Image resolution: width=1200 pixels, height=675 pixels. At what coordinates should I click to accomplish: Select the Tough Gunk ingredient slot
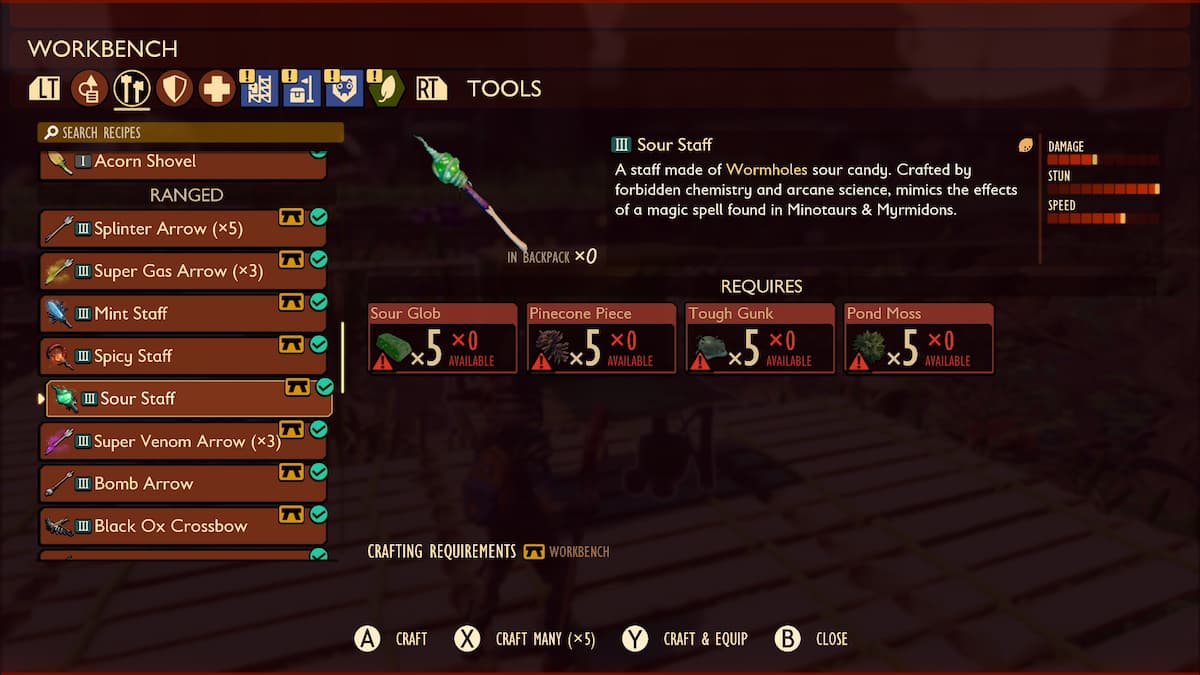pyautogui.click(x=760, y=338)
